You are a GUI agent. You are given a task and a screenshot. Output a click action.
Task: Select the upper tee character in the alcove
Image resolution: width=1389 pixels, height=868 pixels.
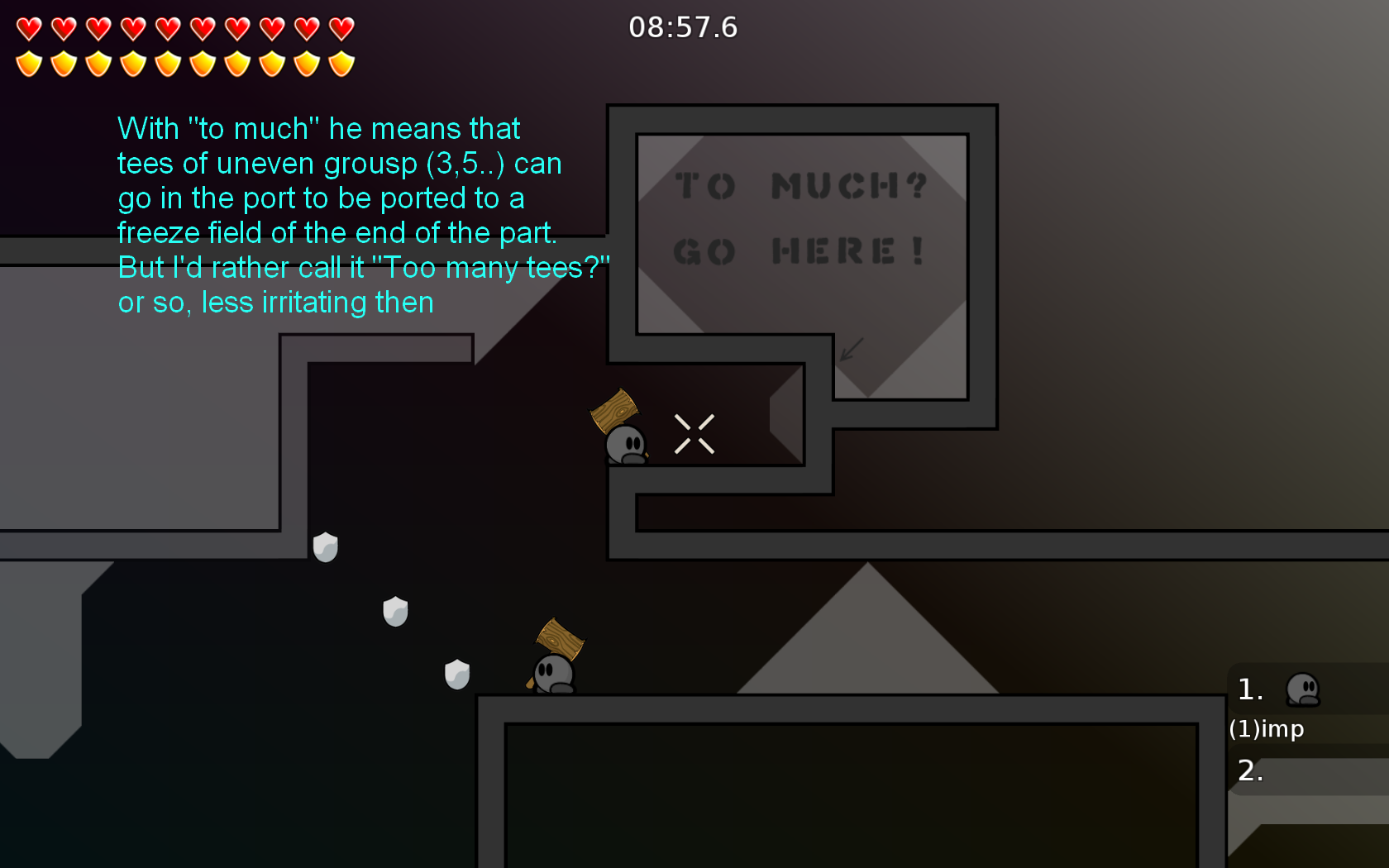click(x=626, y=445)
